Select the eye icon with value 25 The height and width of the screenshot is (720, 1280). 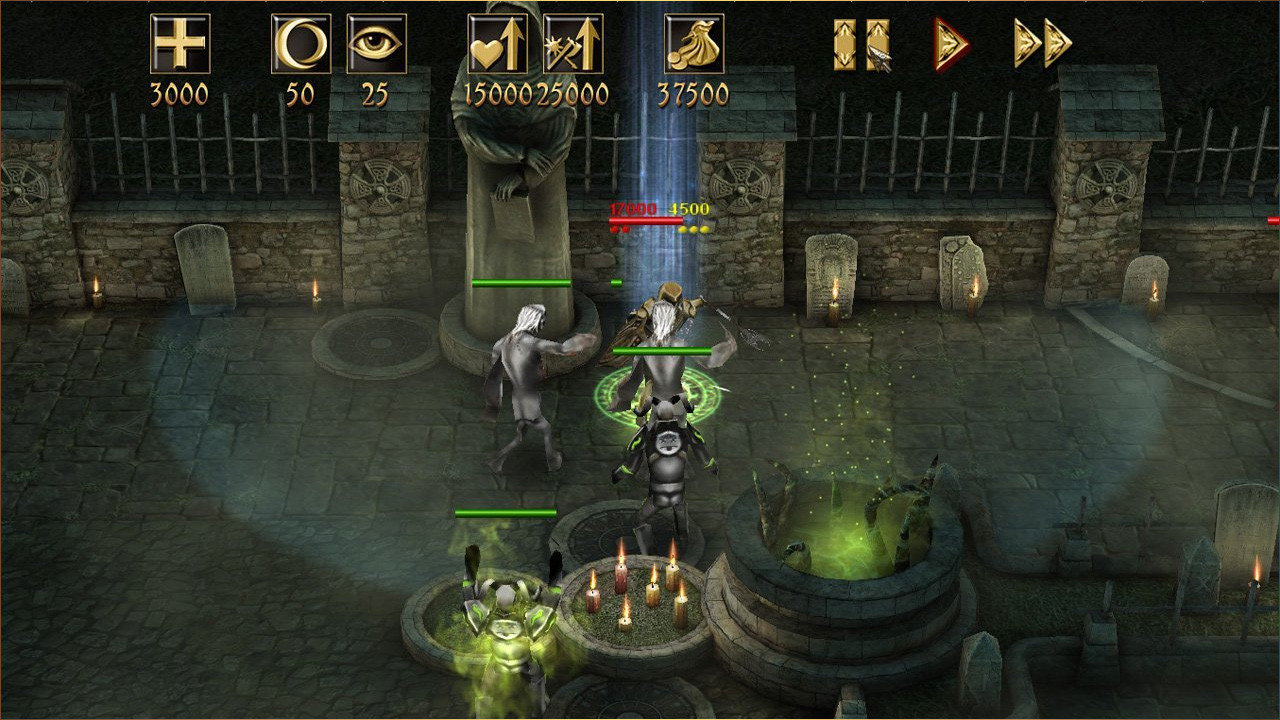pyautogui.click(x=375, y=44)
